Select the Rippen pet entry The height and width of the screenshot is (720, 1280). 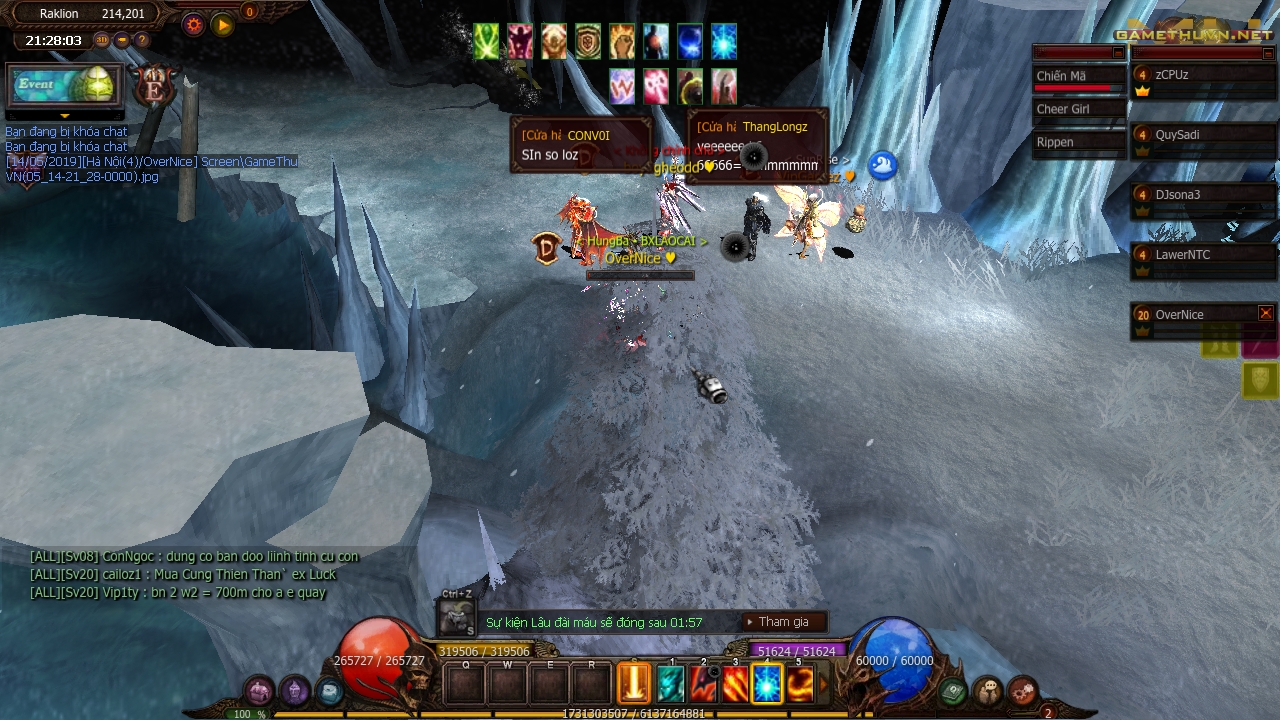pyautogui.click(x=1078, y=143)
